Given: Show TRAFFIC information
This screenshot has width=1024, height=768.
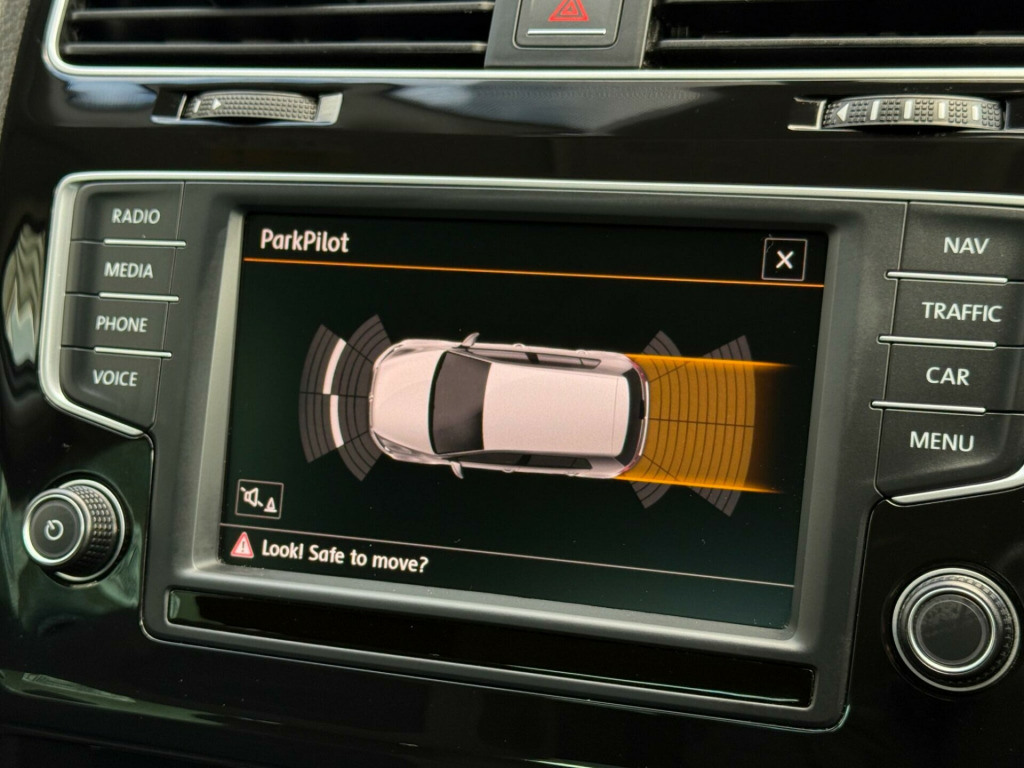Looking at the screenshot, I should point(960,312).
